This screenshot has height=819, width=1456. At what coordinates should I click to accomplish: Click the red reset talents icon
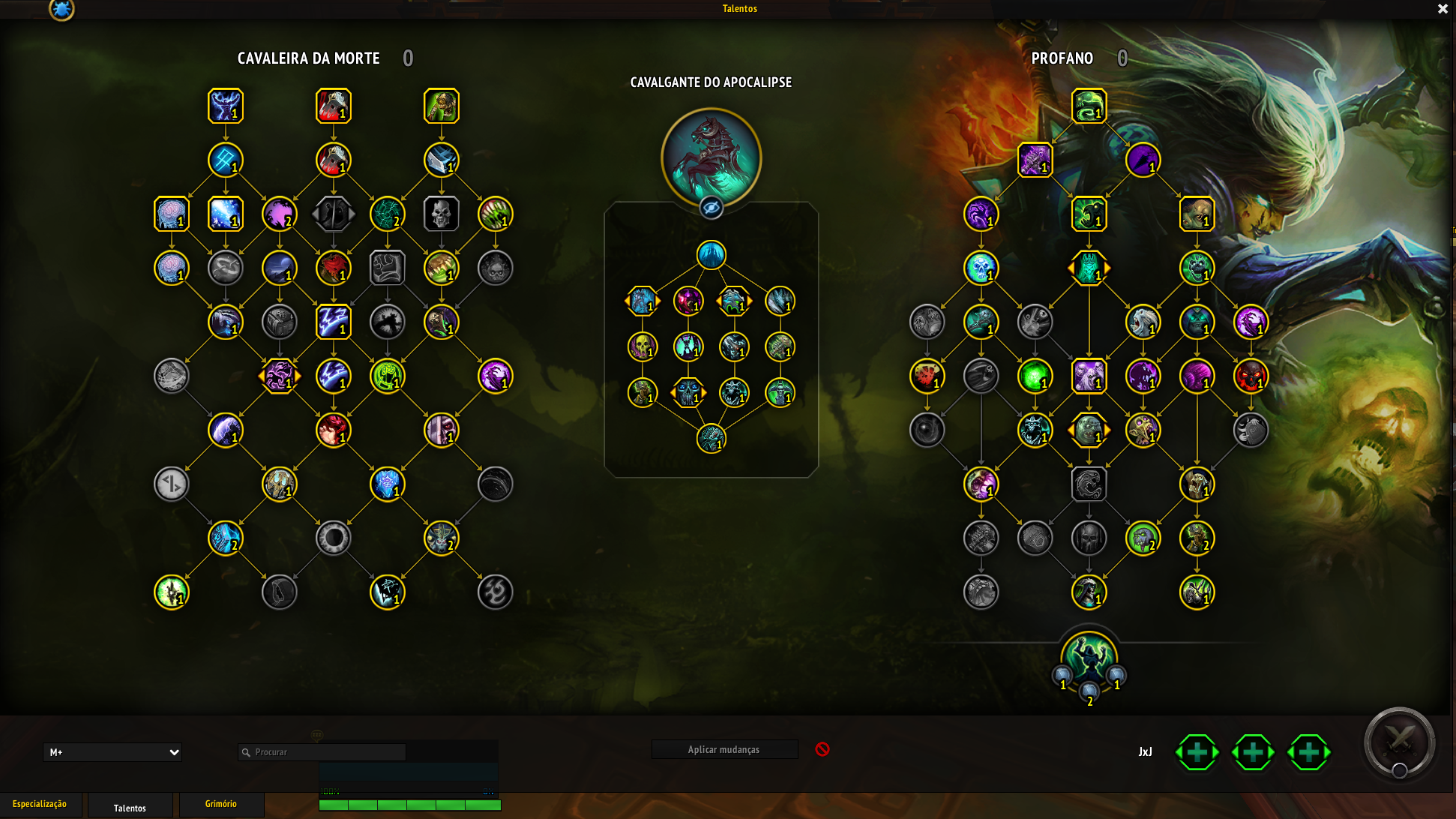click(x=822, y=749)
